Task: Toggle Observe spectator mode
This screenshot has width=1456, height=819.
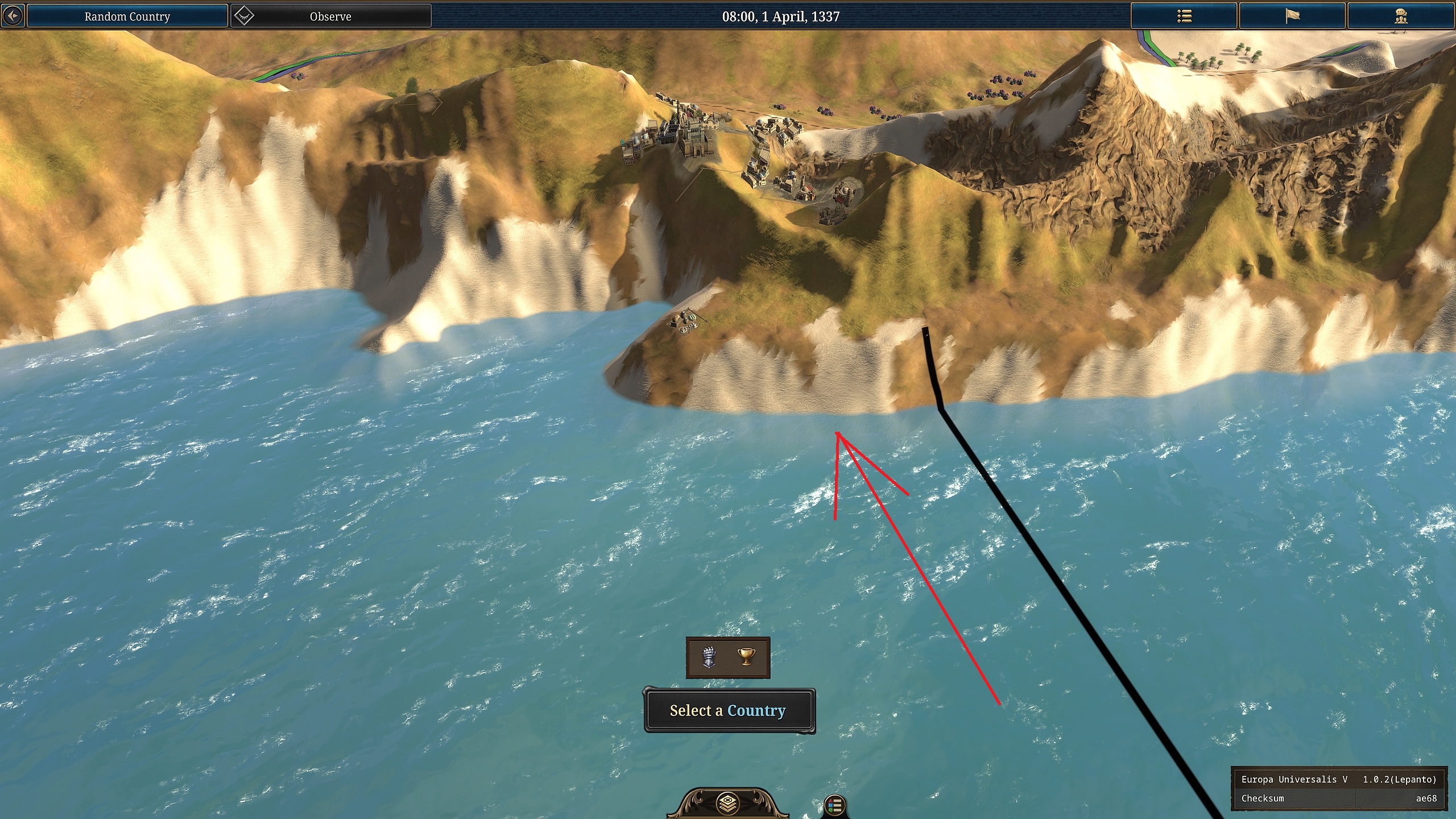Action: click(330, 16)
